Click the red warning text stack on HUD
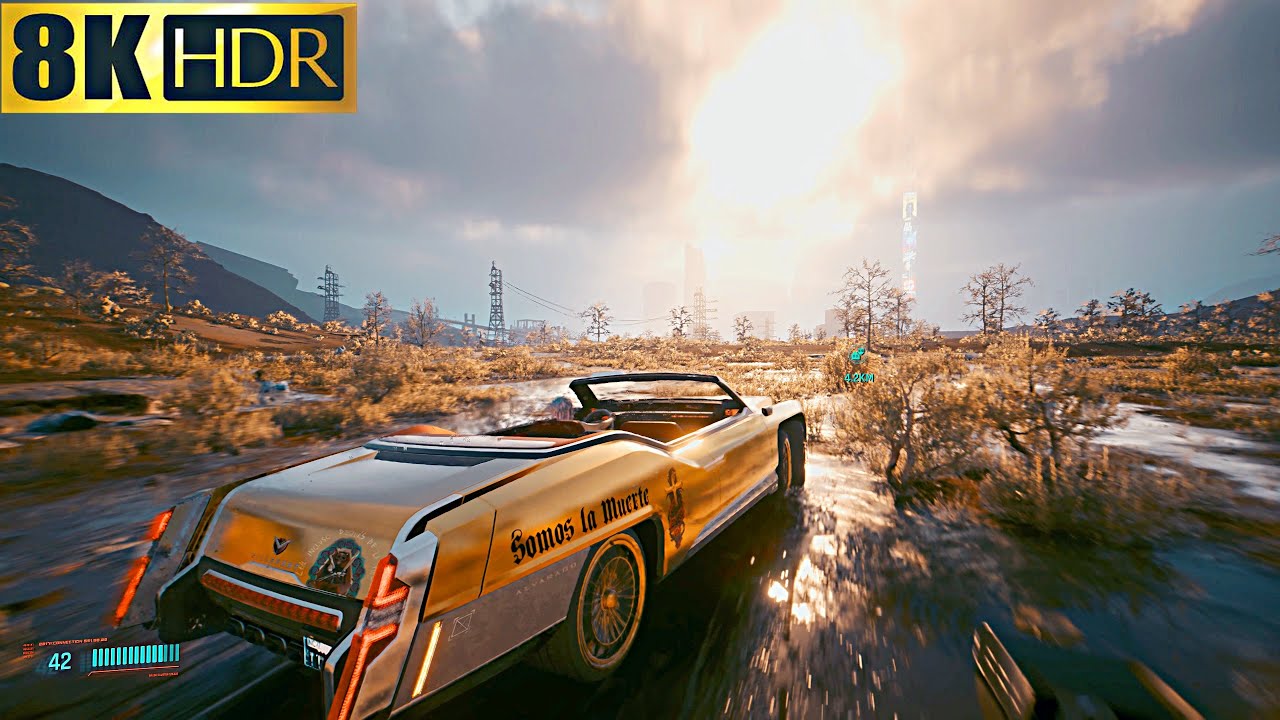 pos(27,652)
